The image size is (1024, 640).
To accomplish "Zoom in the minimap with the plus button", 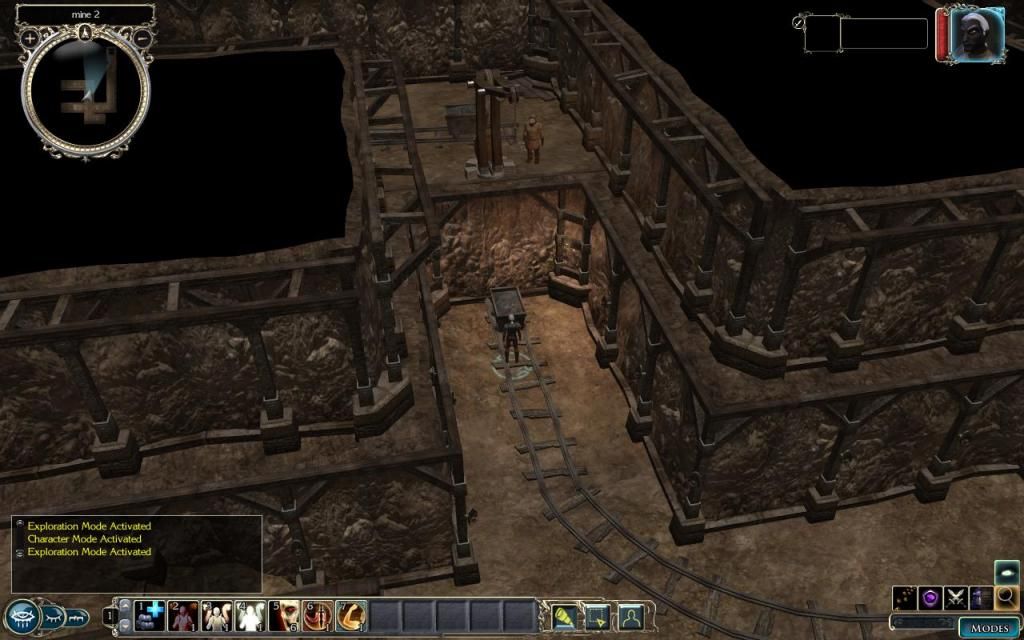I will pyautogui.click(x=30, y=38).
